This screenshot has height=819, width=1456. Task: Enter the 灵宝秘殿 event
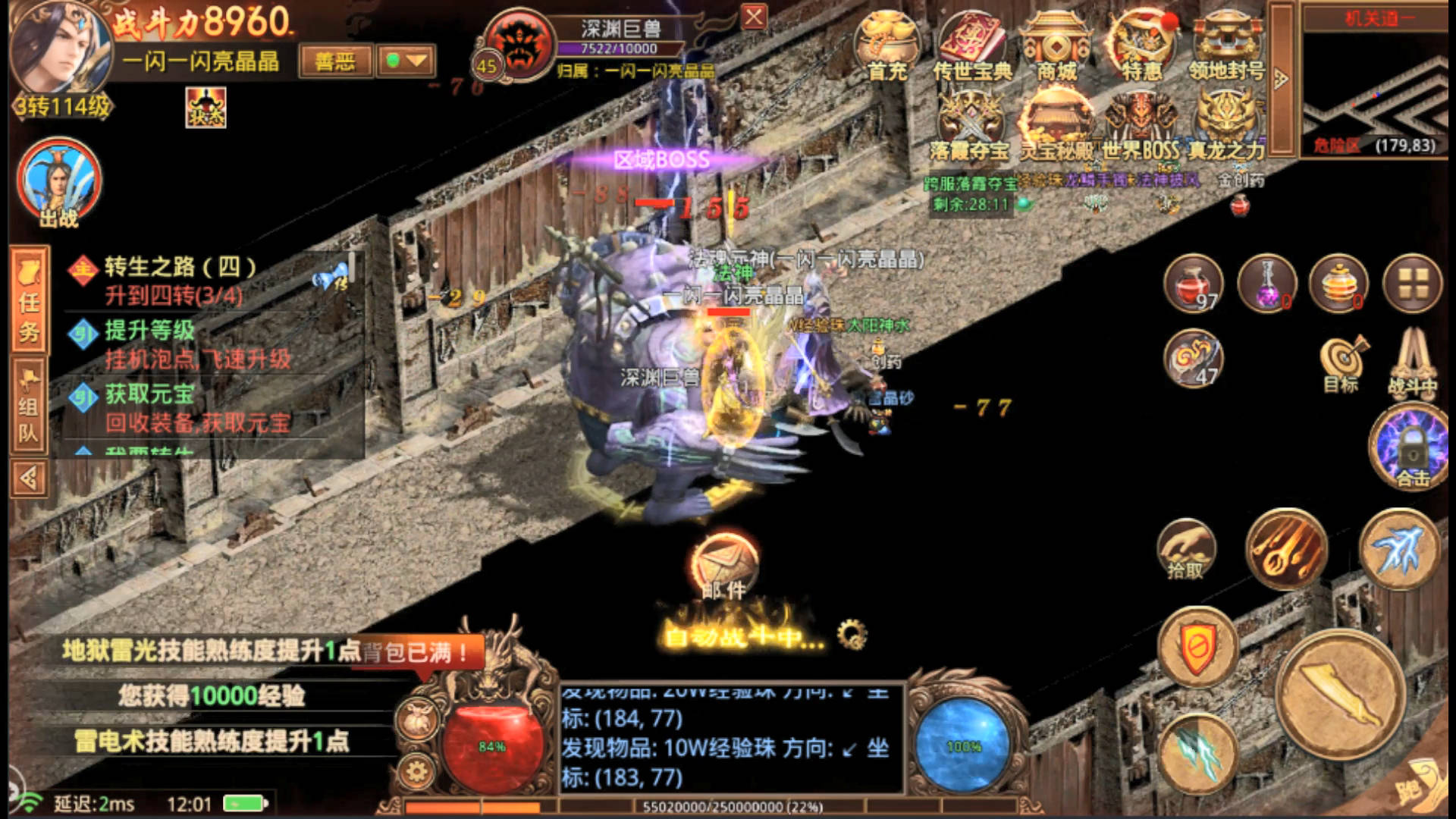tap(1056, 125)
